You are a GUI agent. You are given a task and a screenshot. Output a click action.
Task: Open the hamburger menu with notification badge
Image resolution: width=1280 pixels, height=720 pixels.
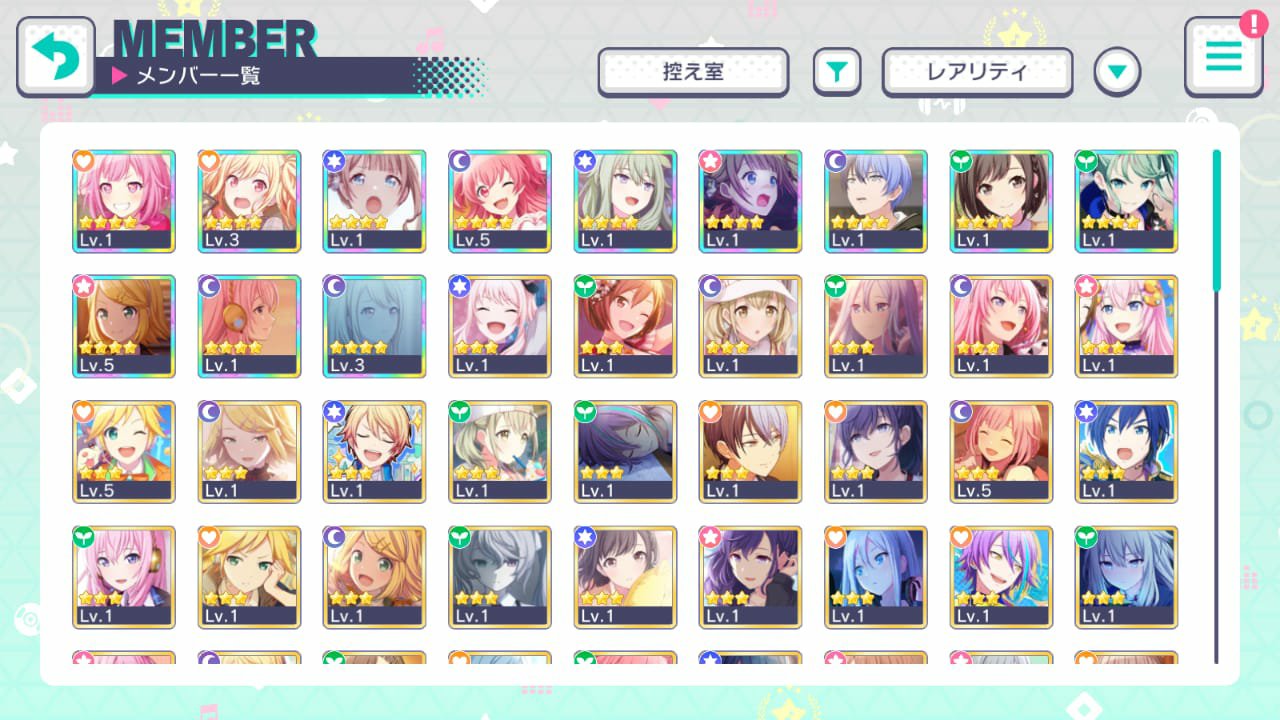point(1223,56)
